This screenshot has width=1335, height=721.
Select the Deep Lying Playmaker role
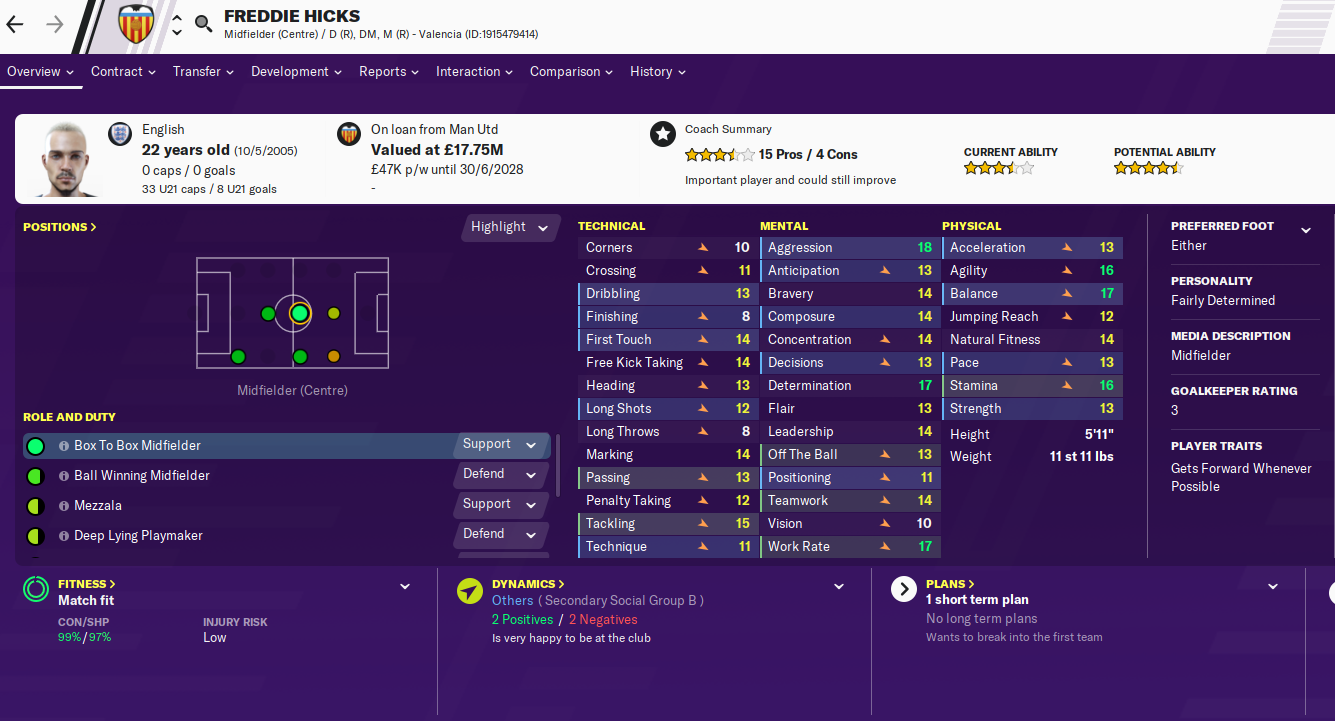tap(138, 536)
